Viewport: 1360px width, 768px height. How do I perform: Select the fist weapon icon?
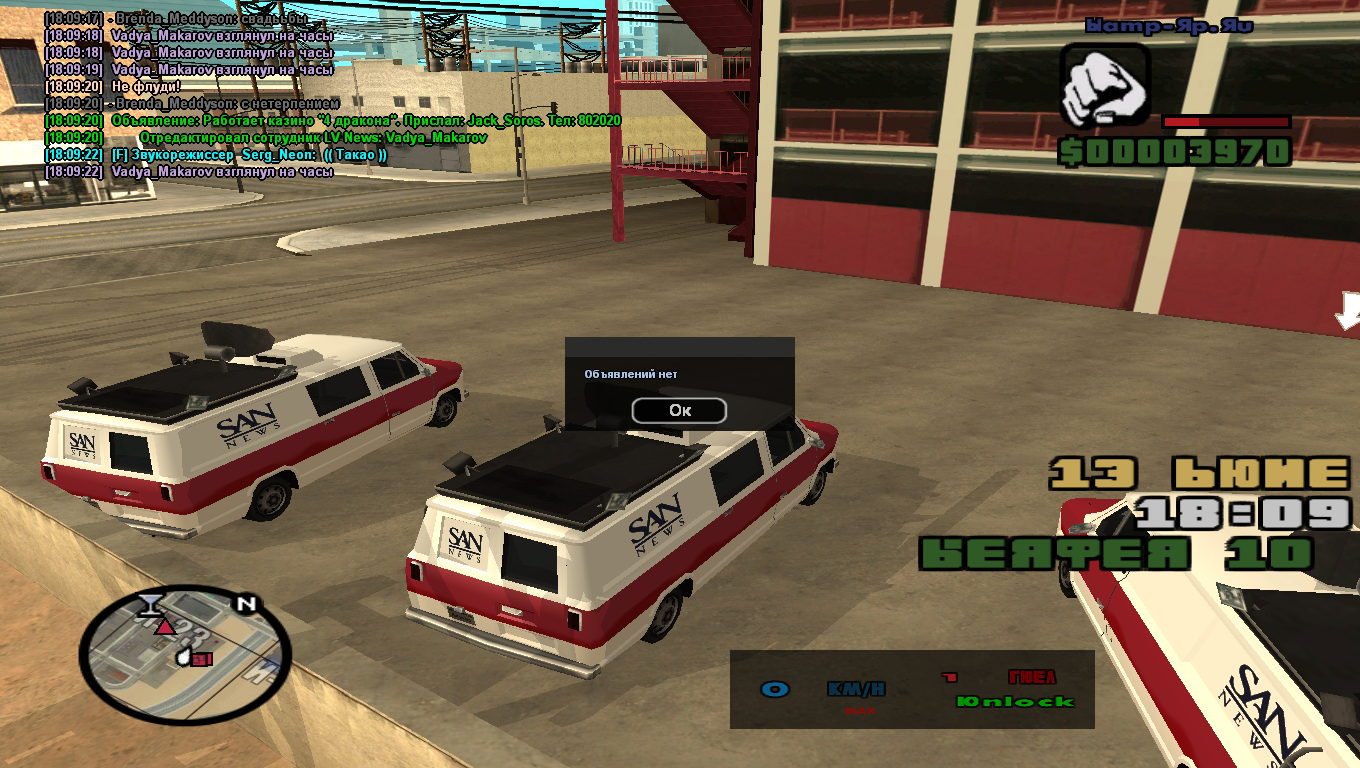point(1105,86)
